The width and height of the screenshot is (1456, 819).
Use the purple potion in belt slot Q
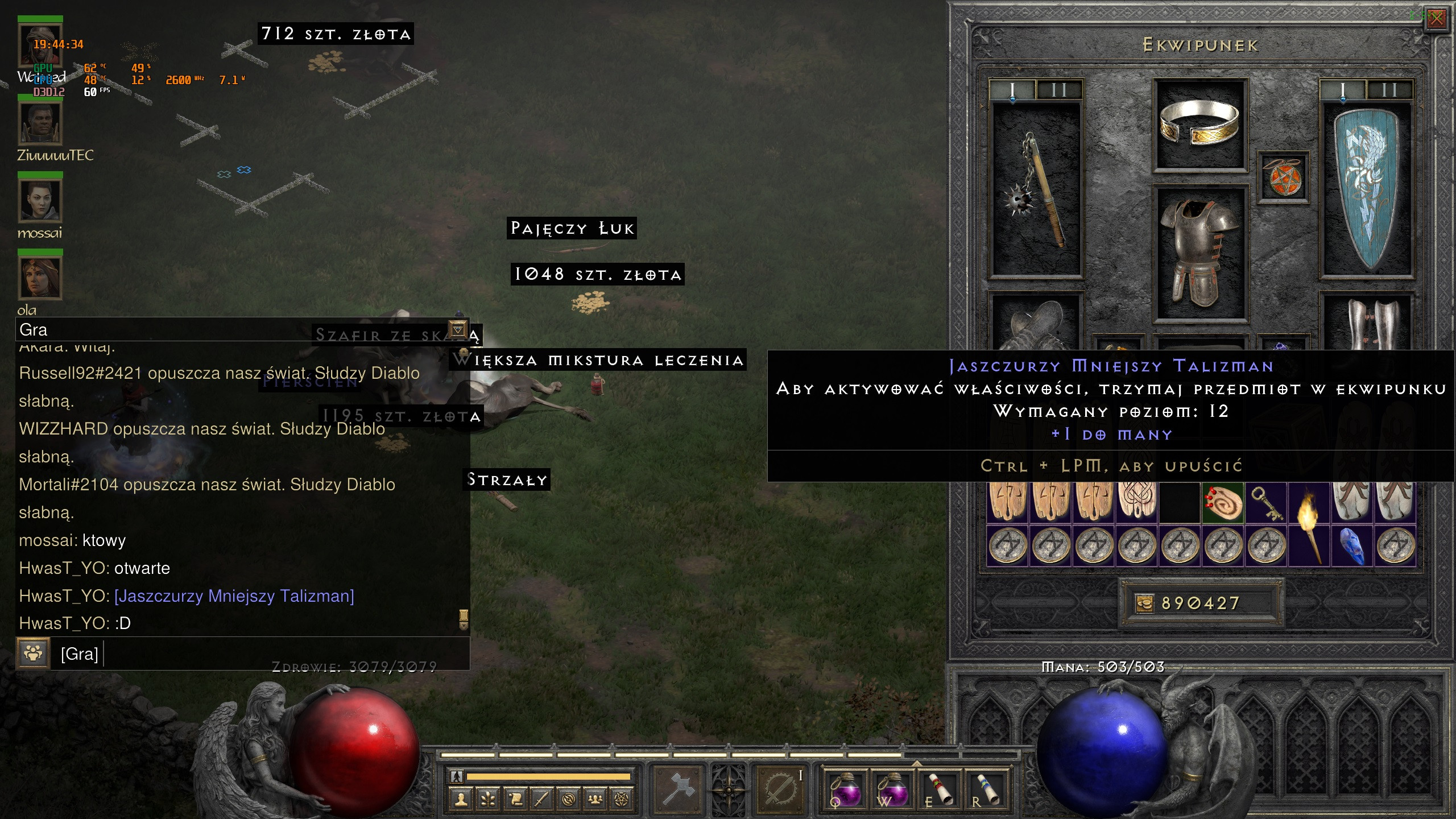click(845, 789)
